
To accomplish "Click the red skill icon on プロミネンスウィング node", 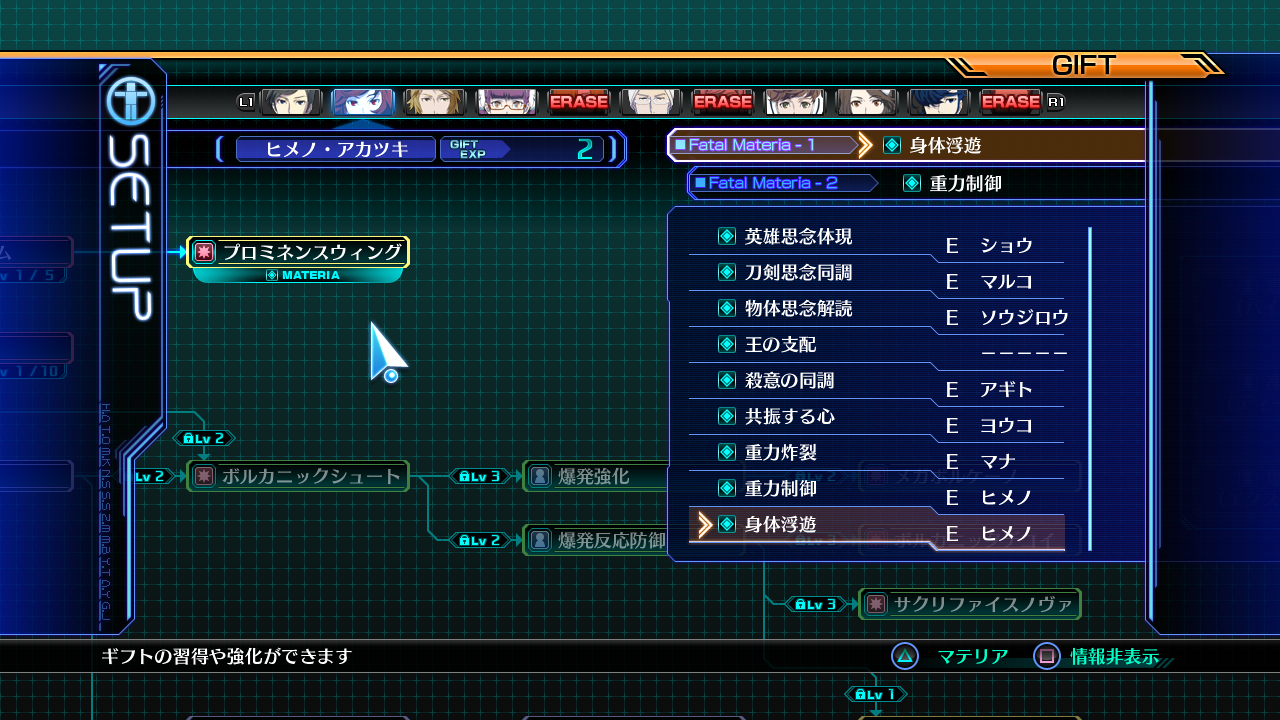I will coord(203,252).
